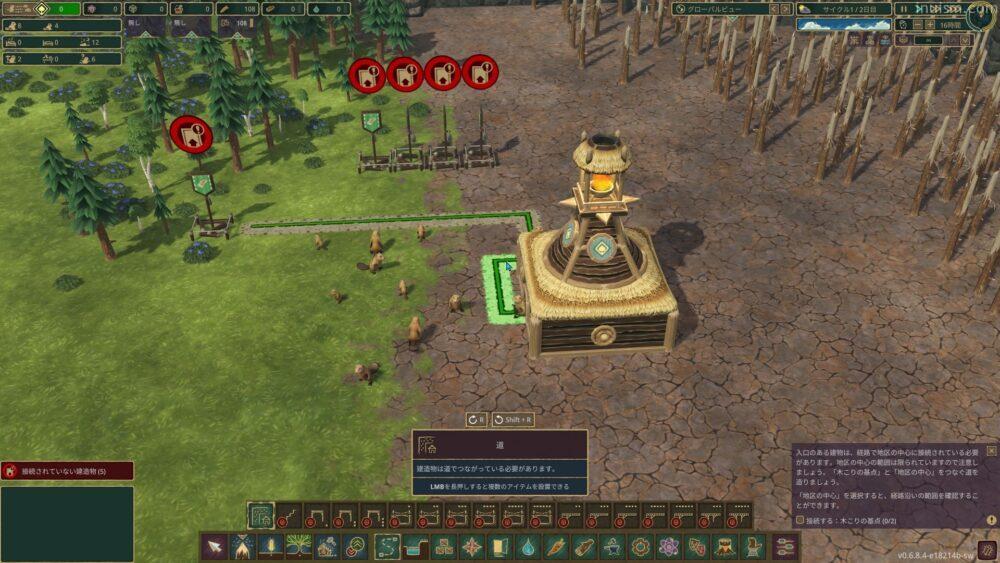Image resolution: width=1000 pixels, height=563 pixels.
Task: Open the storage building category with crates
Action: pyautogui.click(x=444, y=547)
